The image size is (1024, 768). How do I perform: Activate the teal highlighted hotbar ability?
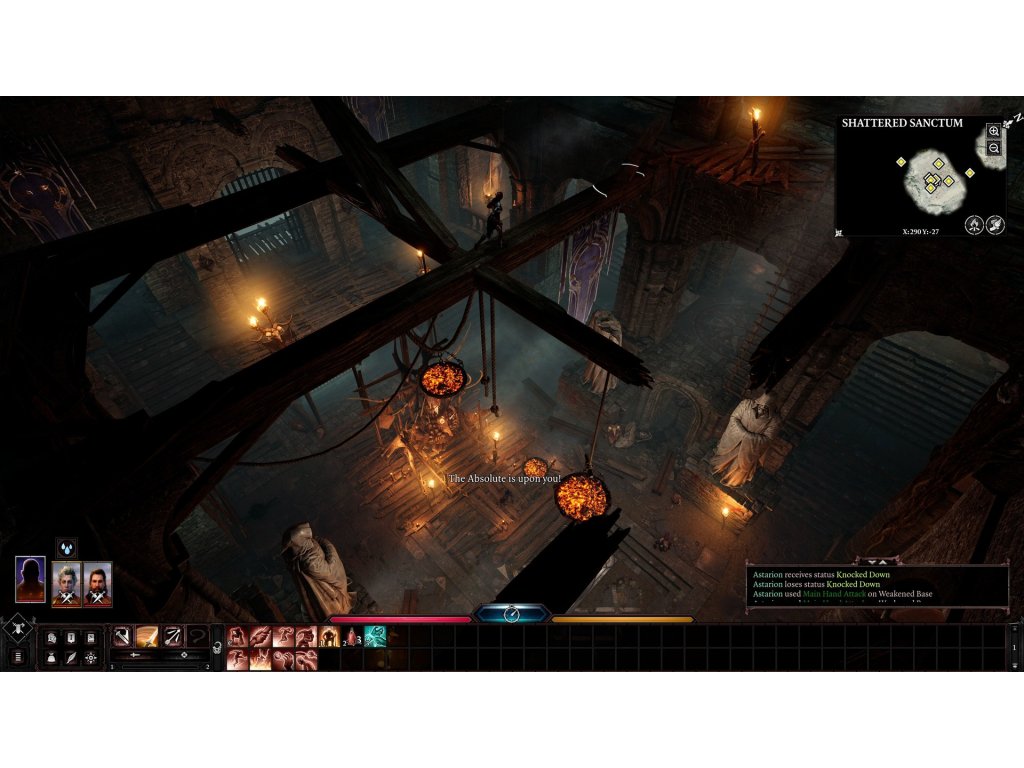tap(375, 636)
